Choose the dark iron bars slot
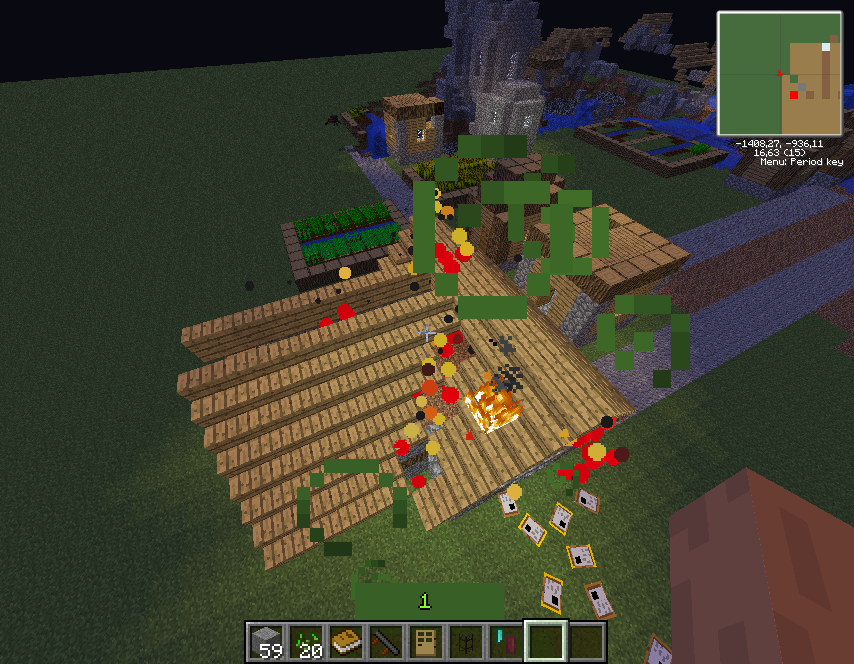This screenshot has width=854, height=664. [x=467, y=641]
